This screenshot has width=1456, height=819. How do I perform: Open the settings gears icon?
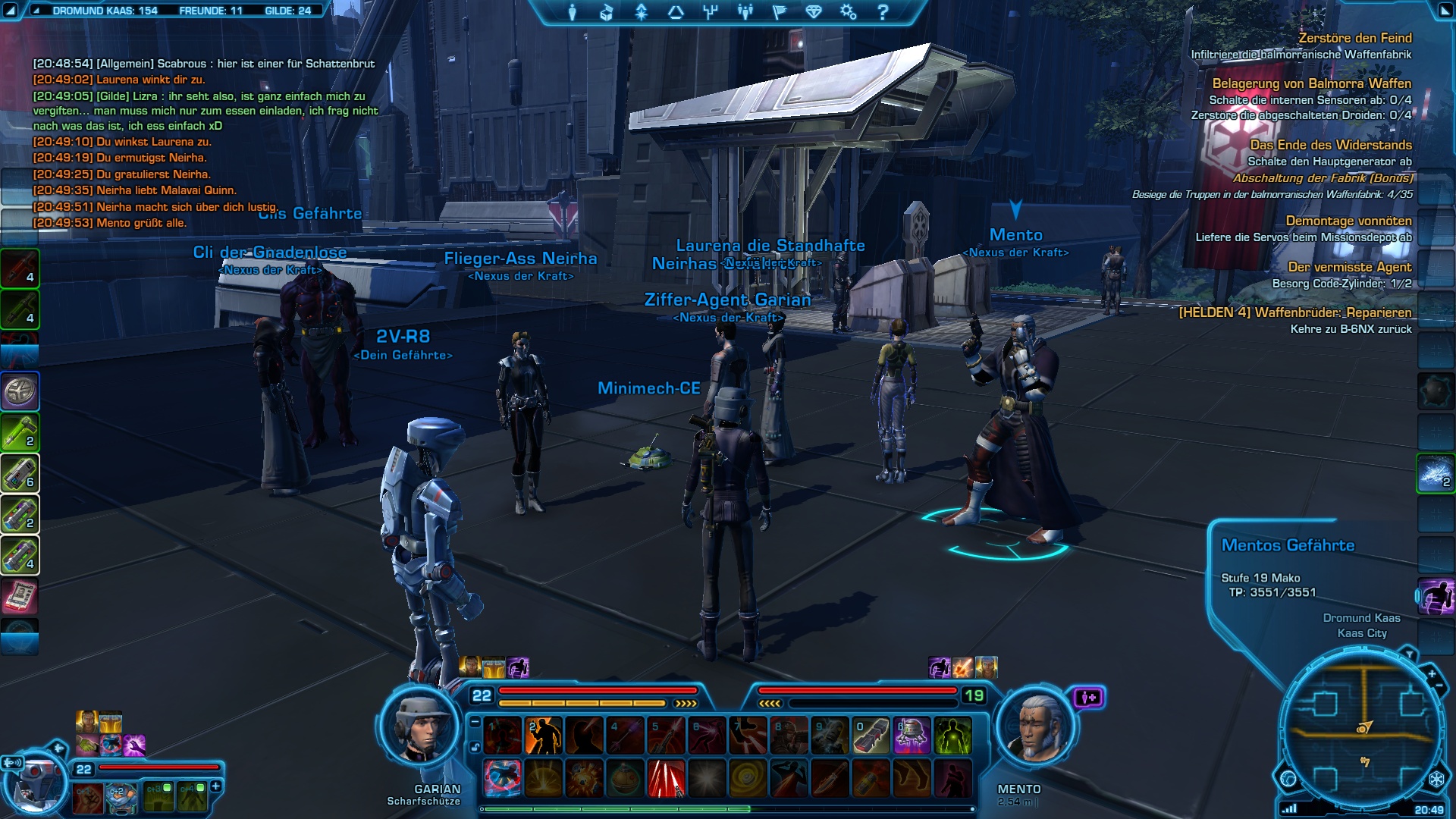pyautogui.click(x=848, y=12)
